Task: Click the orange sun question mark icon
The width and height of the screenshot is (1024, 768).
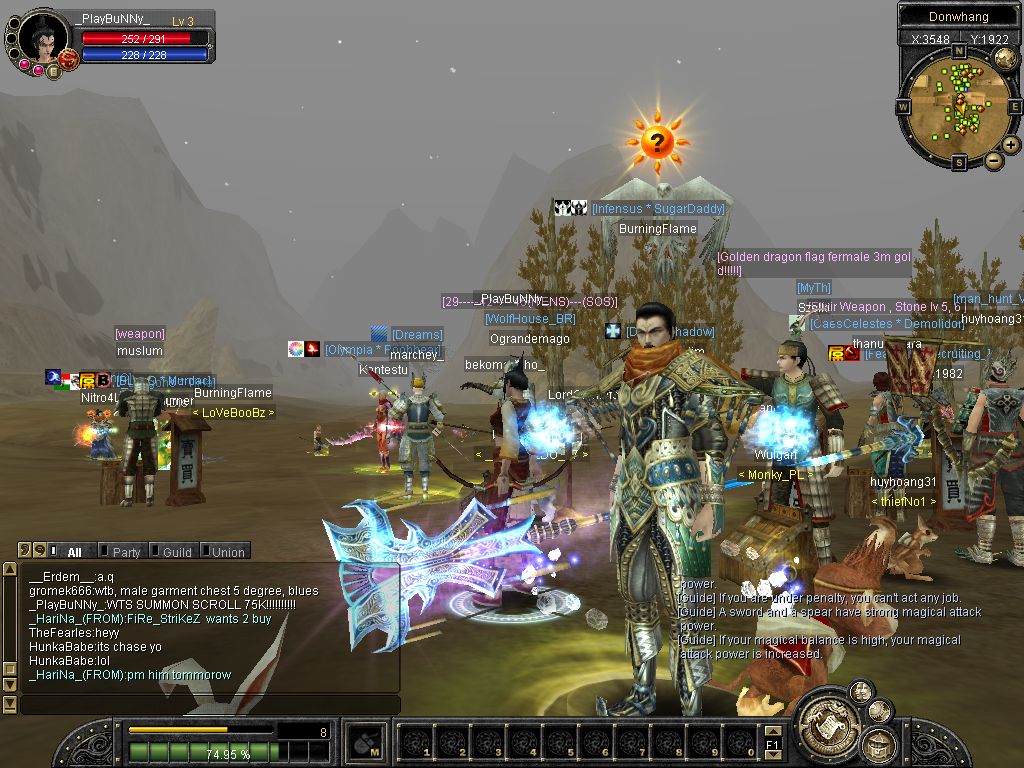Action: pos(656,141)
